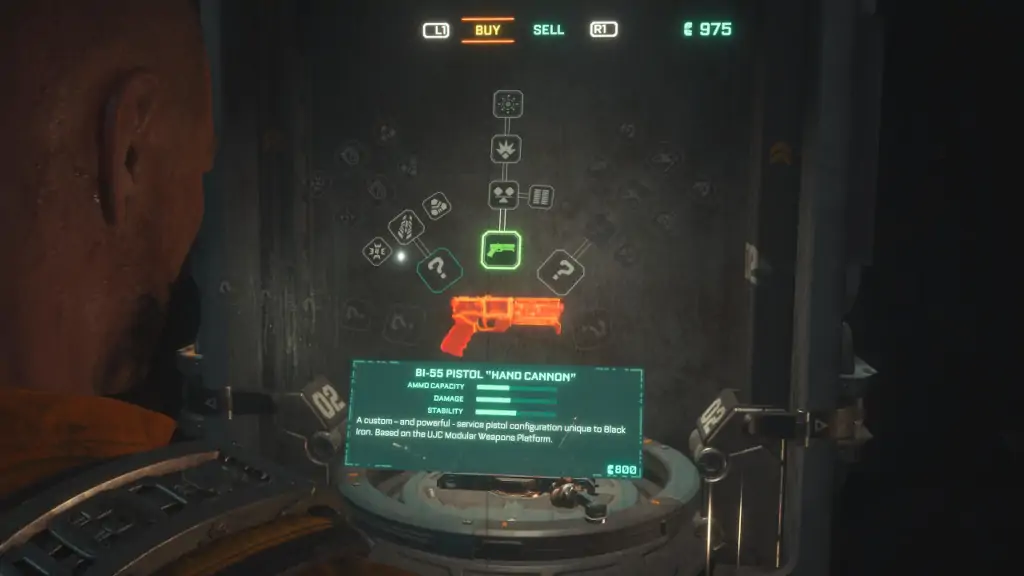Select the small diamond node with inward arrows
The image size is (1024, 576).
[x=377, y=251]
